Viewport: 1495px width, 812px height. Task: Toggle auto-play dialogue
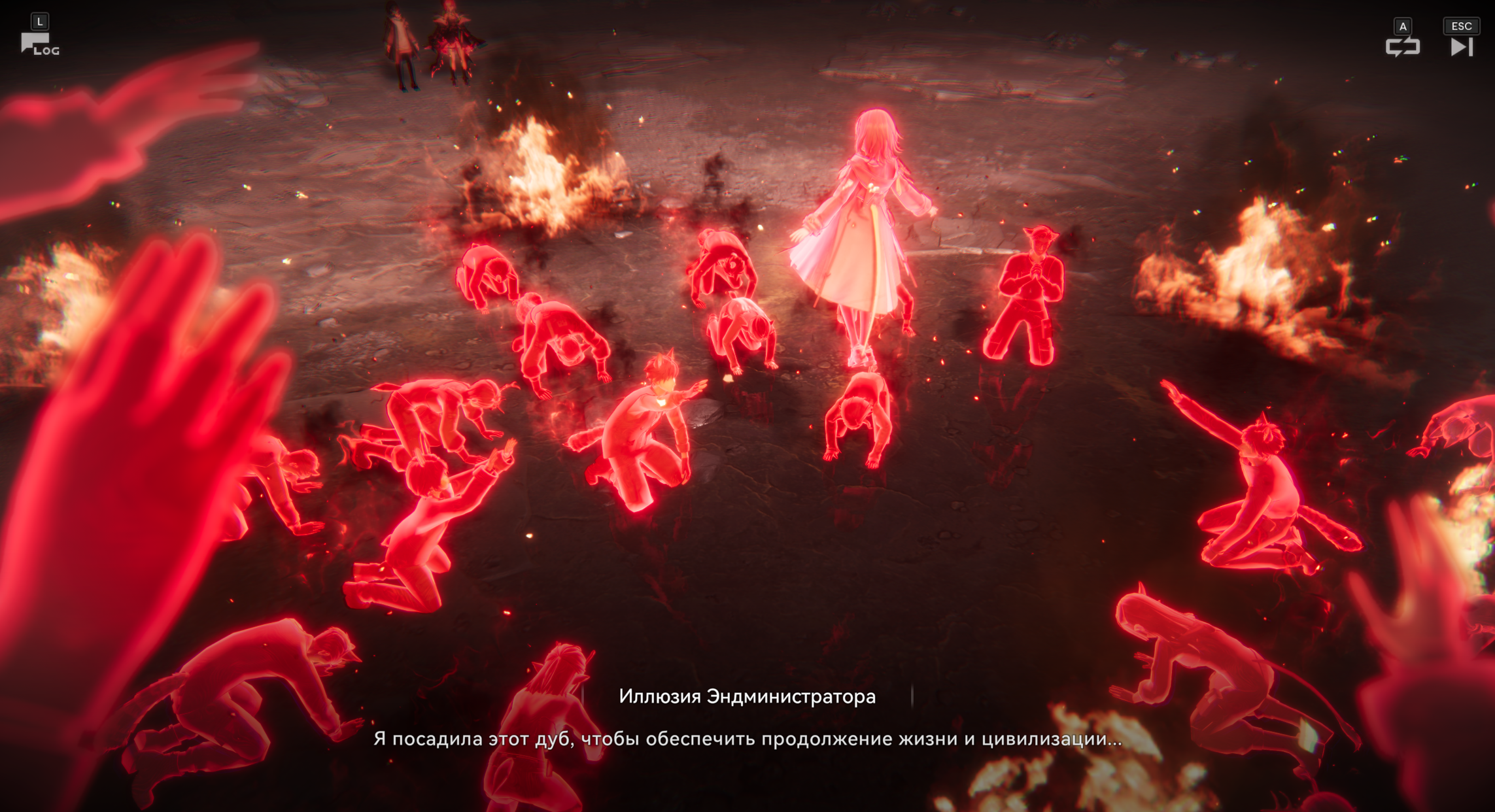[x=1402, y=46]
